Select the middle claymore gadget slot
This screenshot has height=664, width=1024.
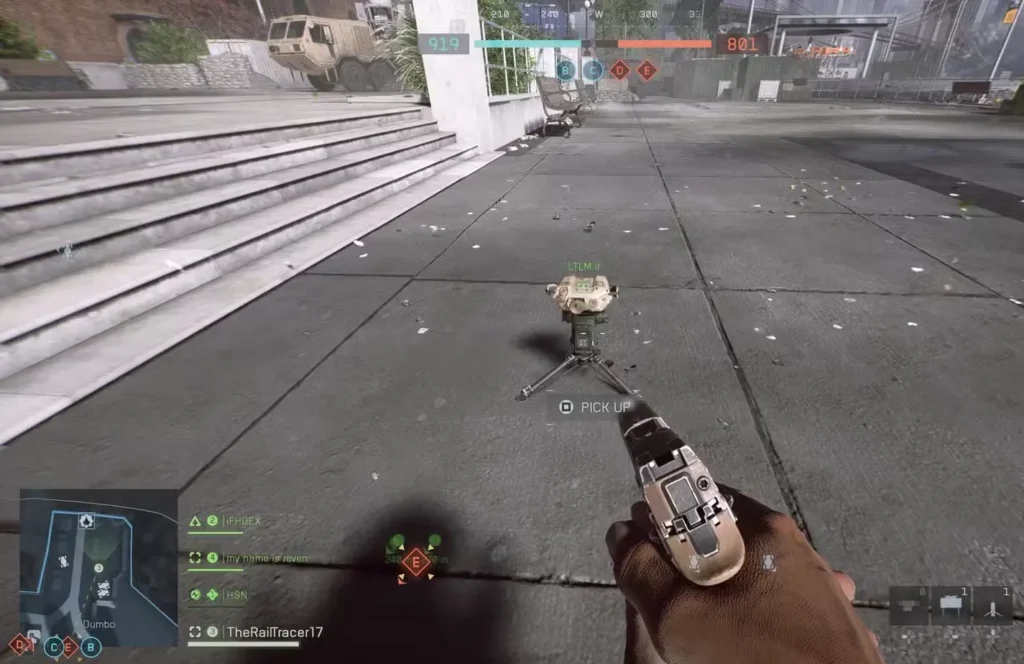tap(951, 604)
